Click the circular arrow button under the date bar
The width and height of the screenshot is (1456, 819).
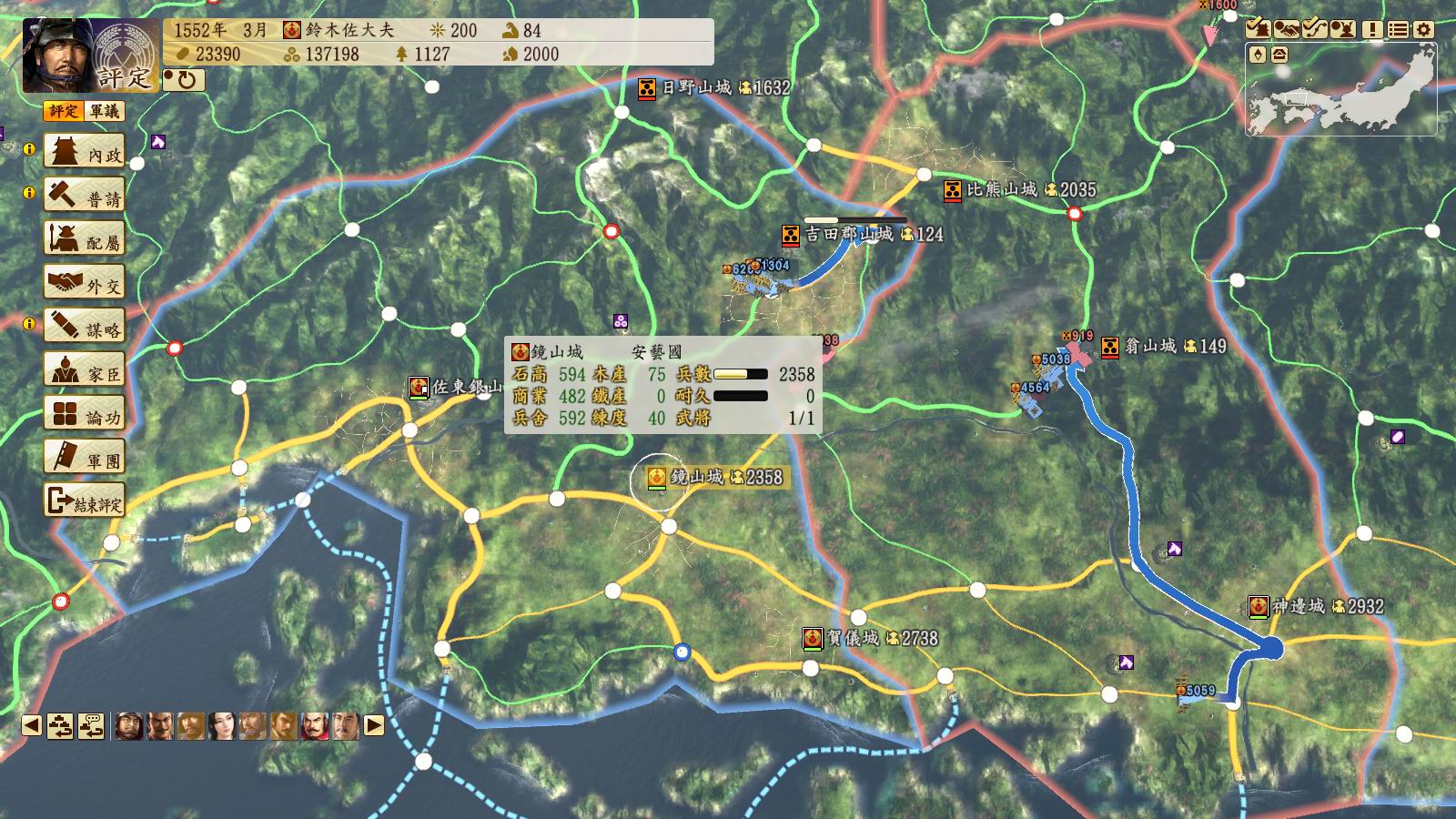pyautogui.click(x=185, y=80)
